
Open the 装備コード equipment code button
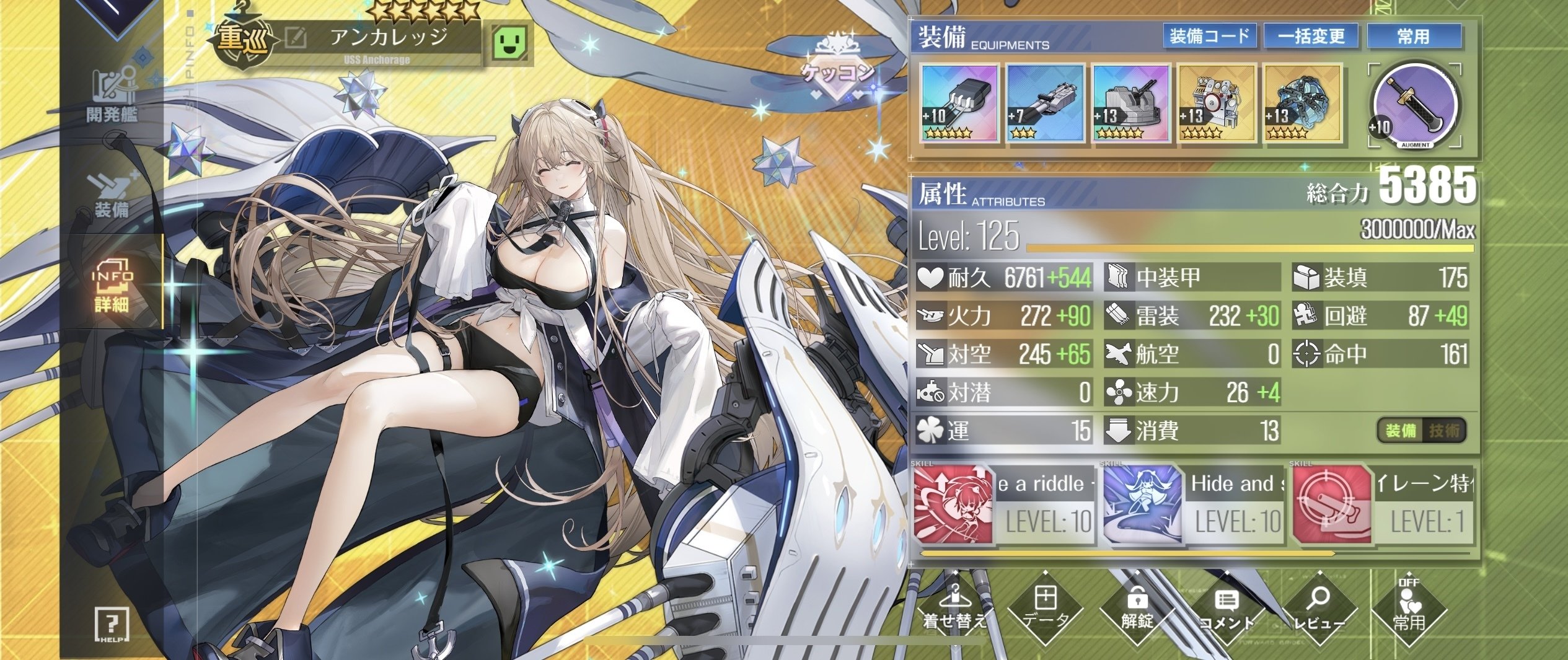(1209, 36)
